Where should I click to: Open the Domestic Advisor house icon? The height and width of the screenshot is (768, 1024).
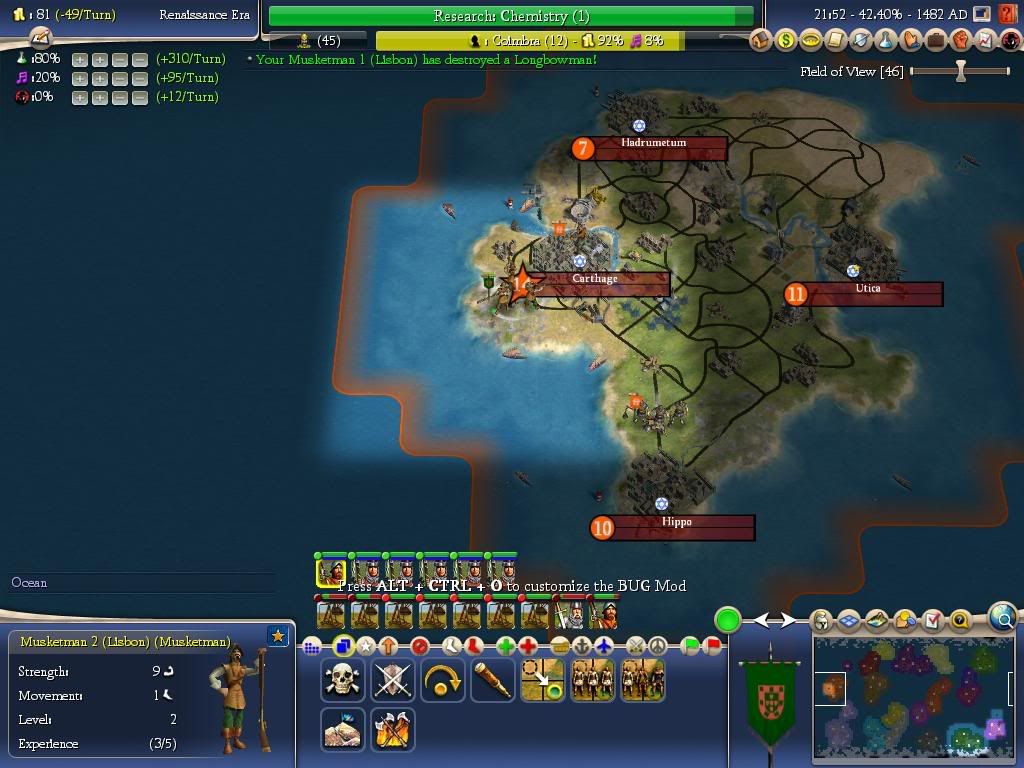click(763, 40)
